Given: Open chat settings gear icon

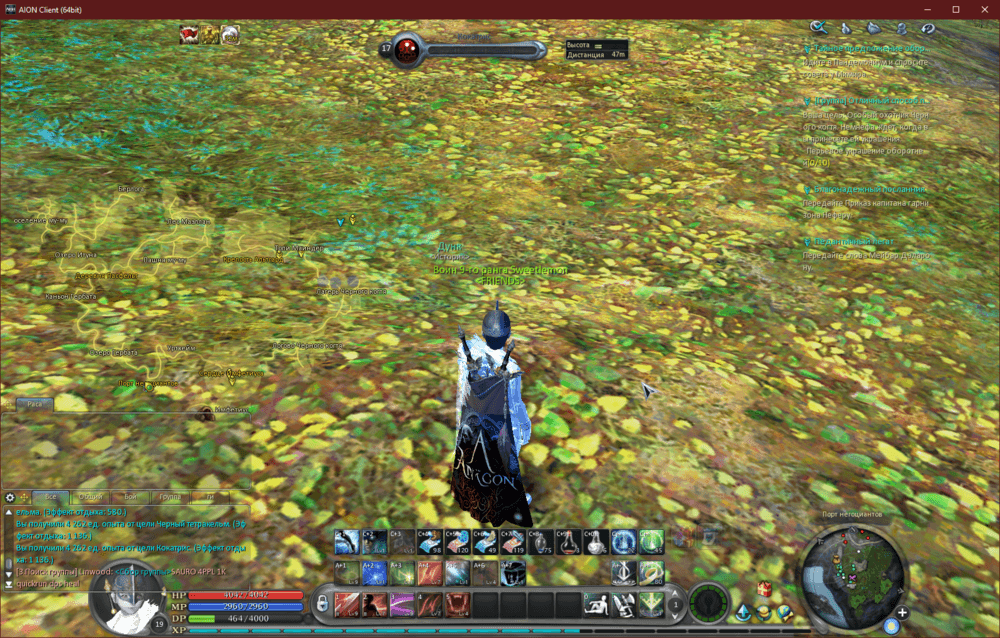Looking at the screenshot, I should click(x=10, y=497).
